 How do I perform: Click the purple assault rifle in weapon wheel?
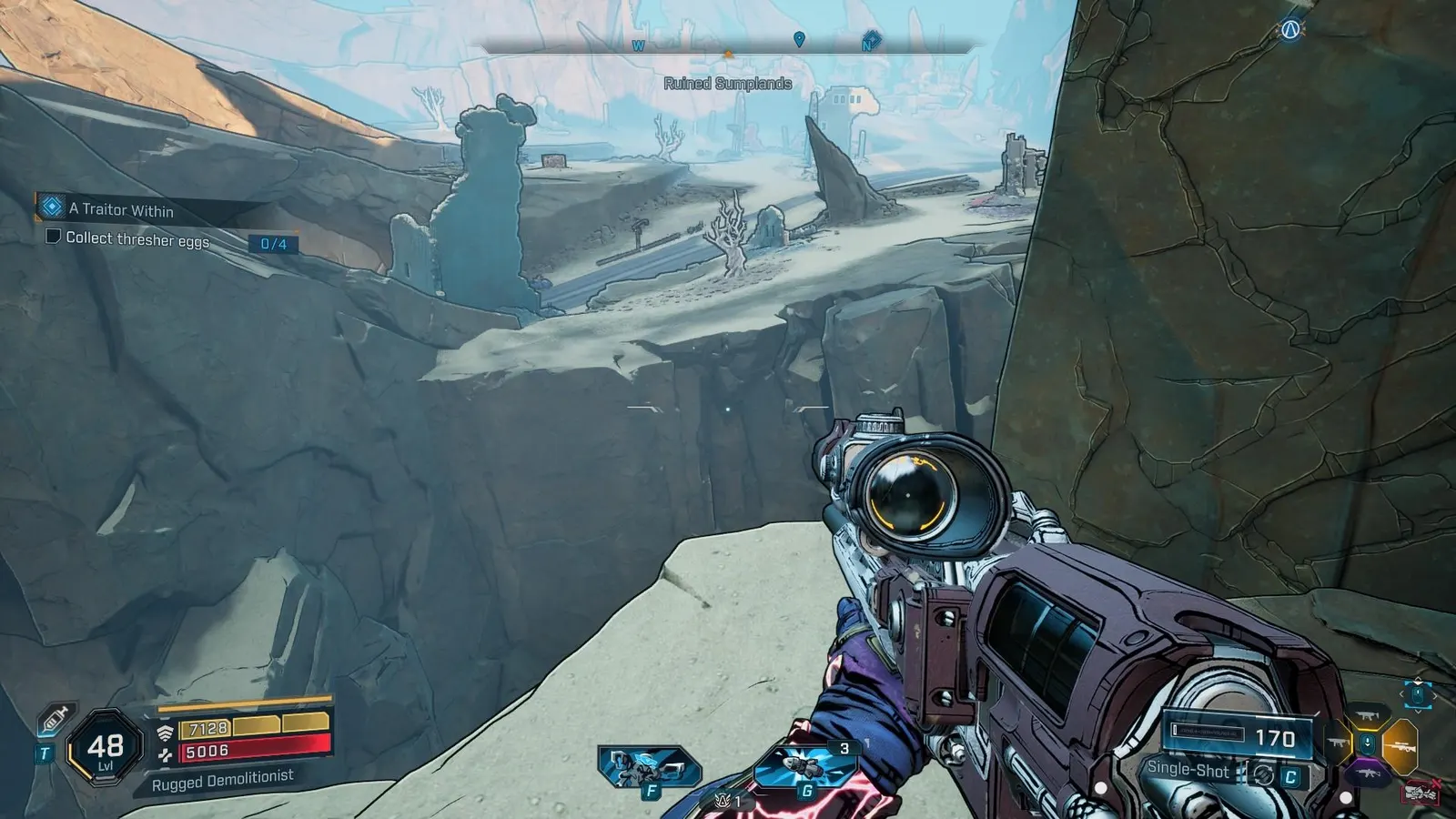click(1368, 773)
